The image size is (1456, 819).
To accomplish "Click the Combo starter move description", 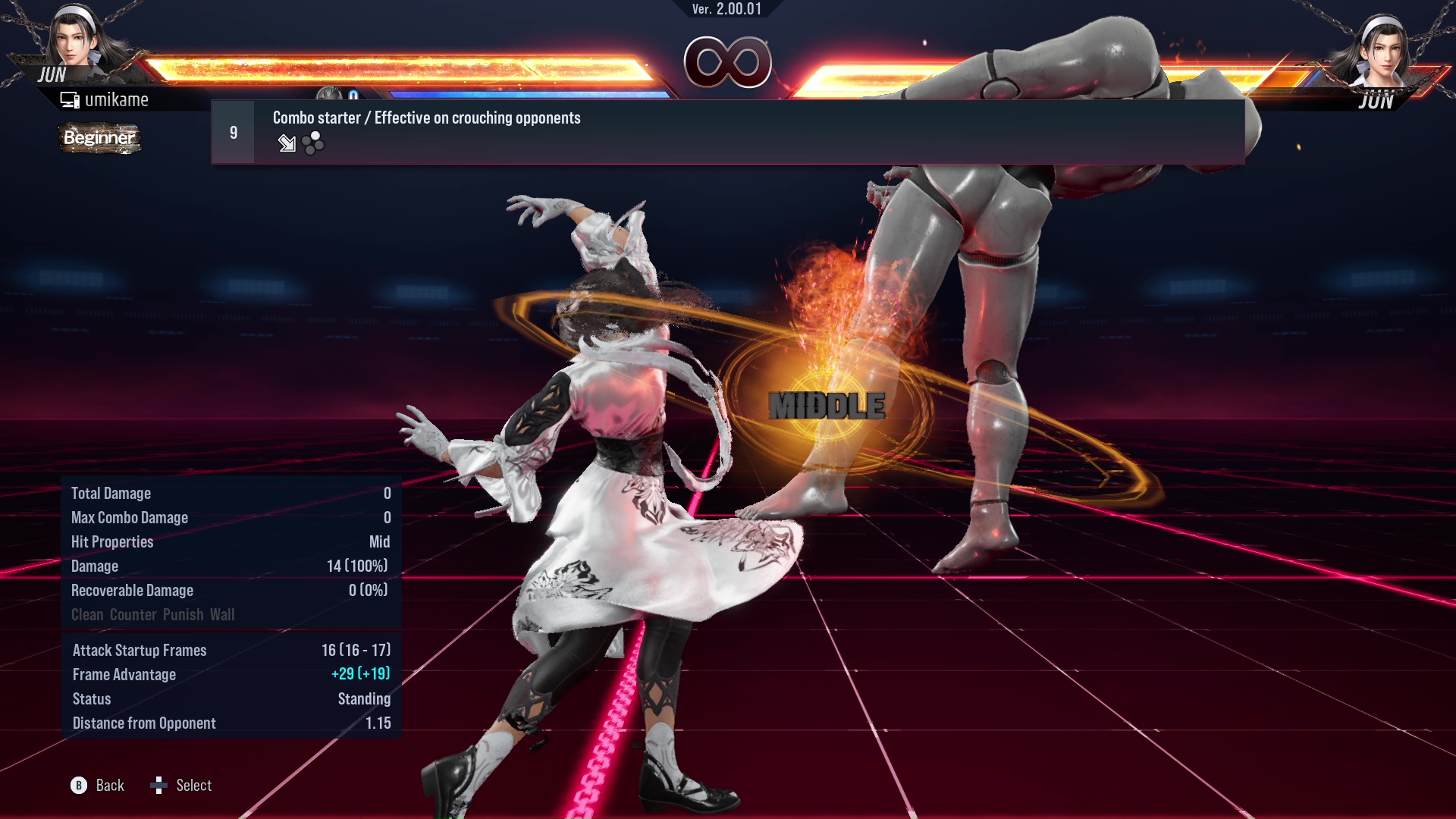I will pos(426,118).
